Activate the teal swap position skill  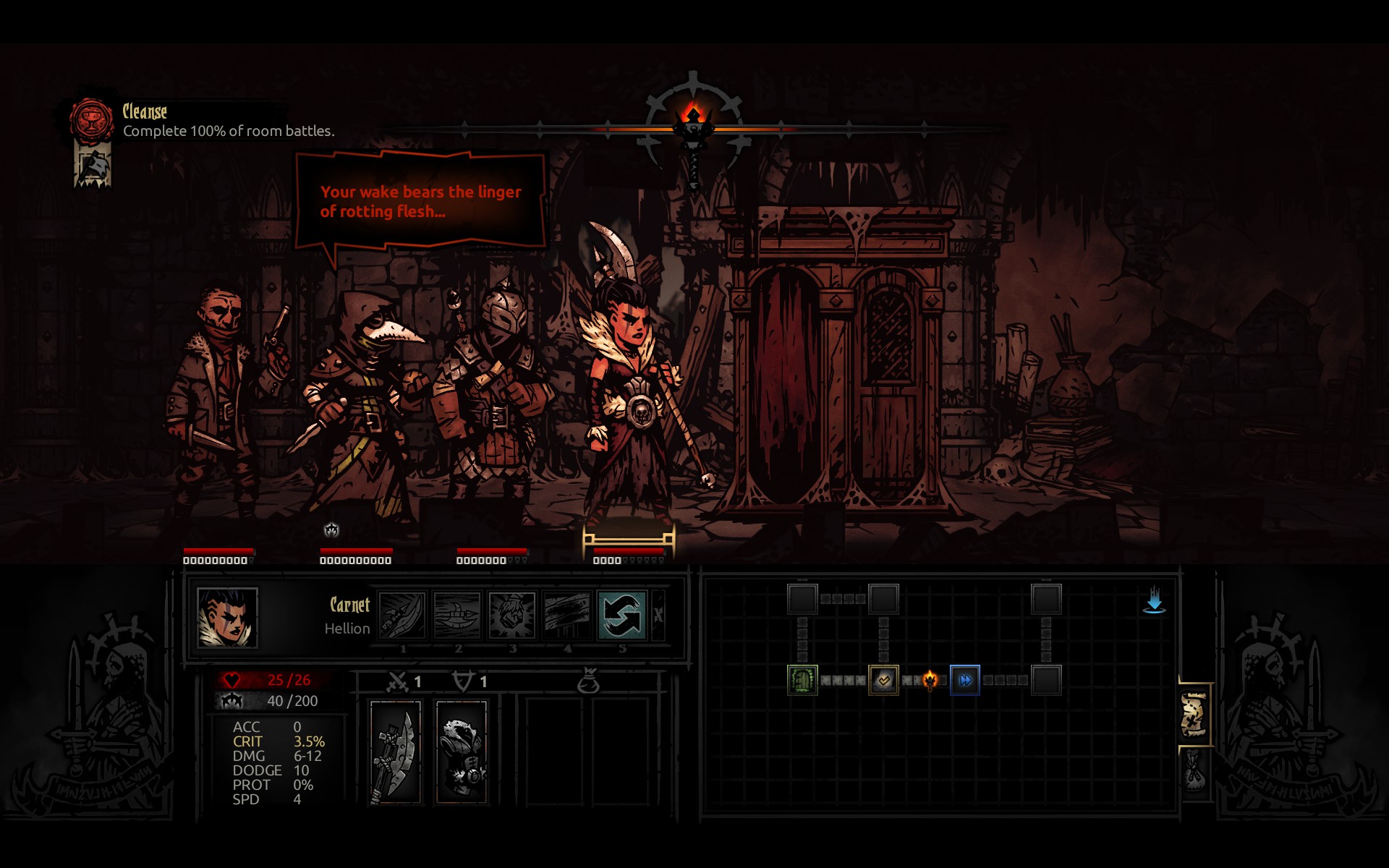(621, 615)
